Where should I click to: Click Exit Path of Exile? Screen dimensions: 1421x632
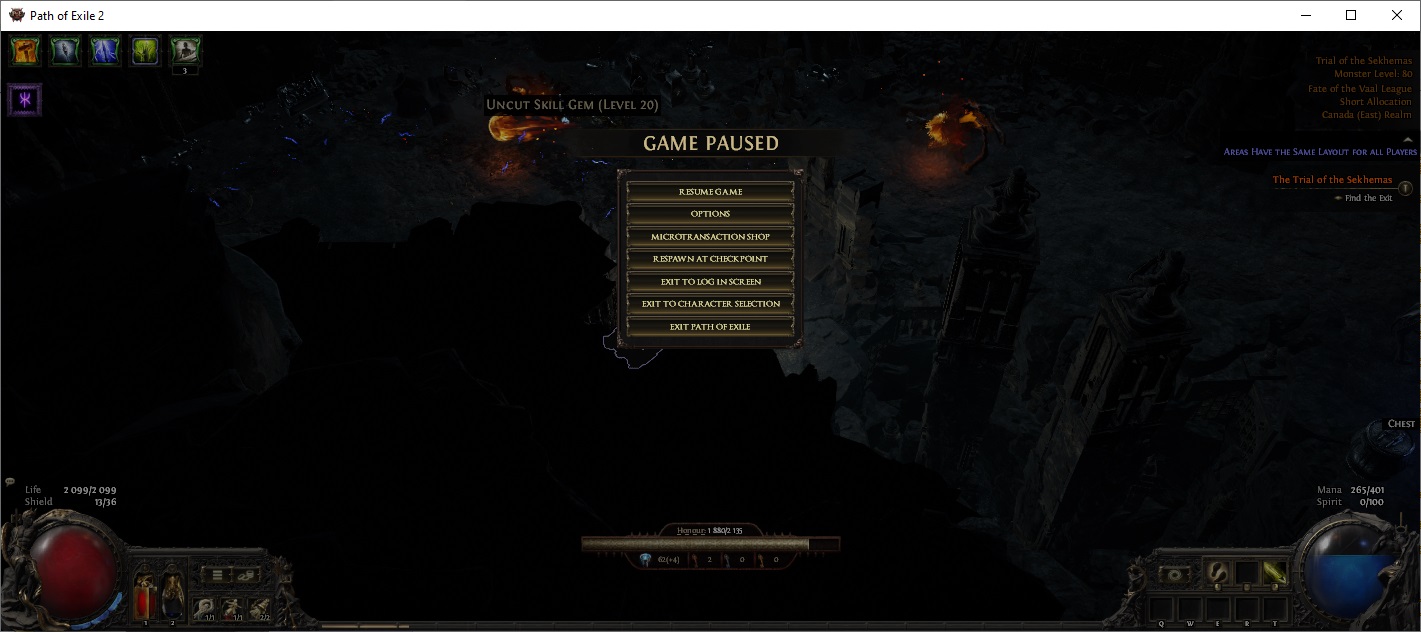point(710,327)
